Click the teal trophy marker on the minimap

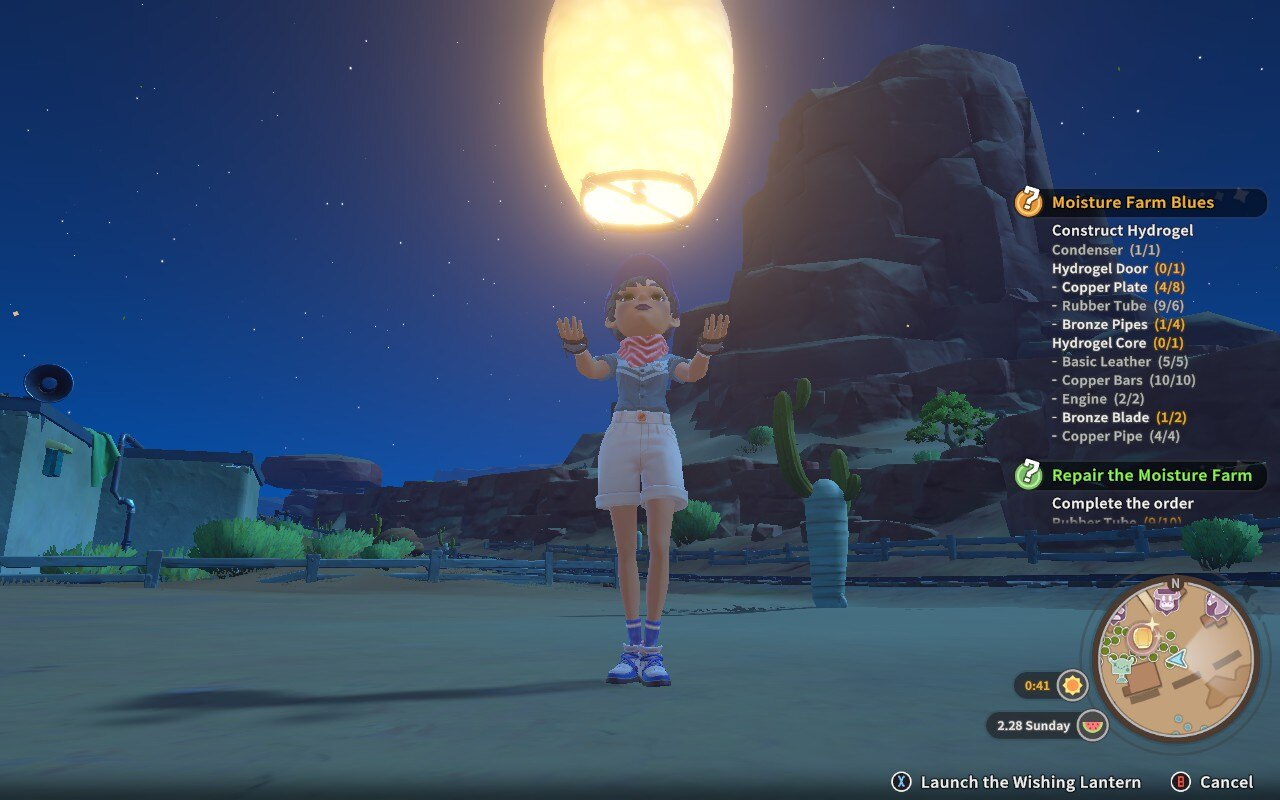click(x=1123, y=665)
